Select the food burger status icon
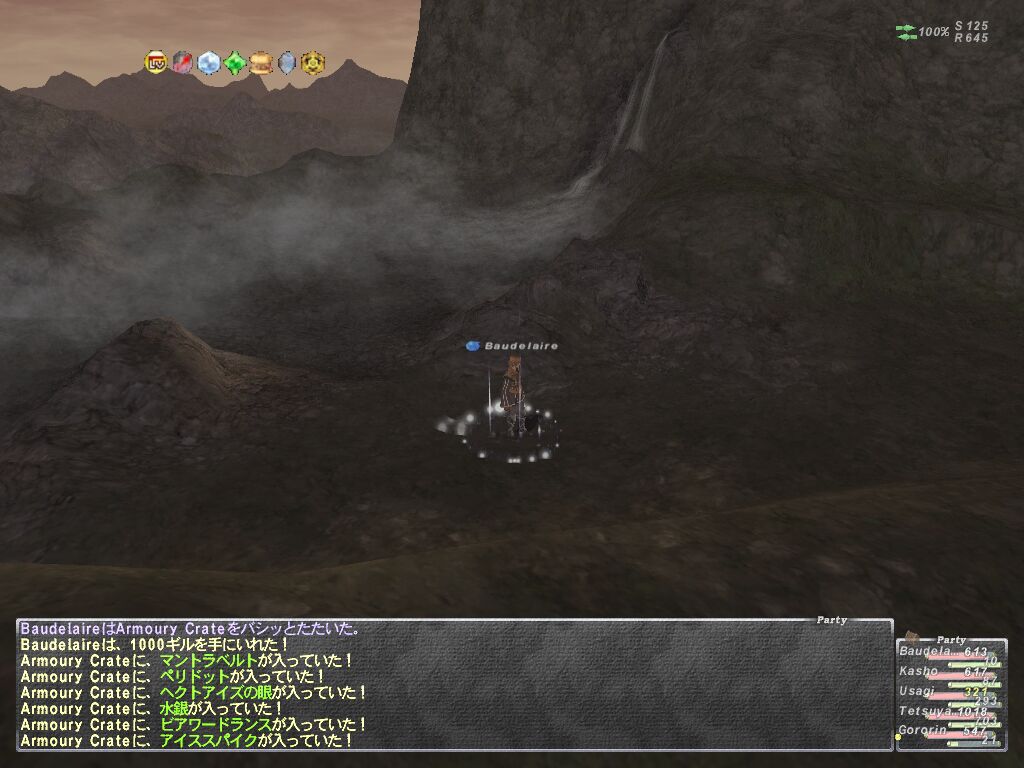 click(x=260, y=63)
